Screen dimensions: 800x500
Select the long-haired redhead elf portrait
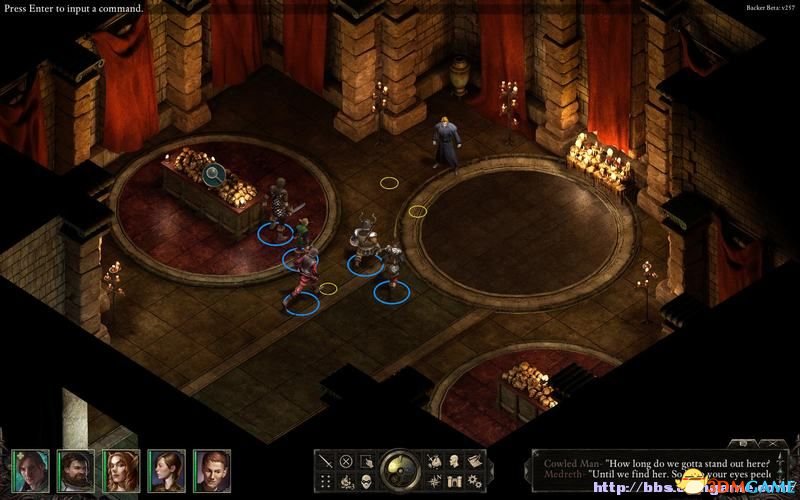tap(121, 468)
